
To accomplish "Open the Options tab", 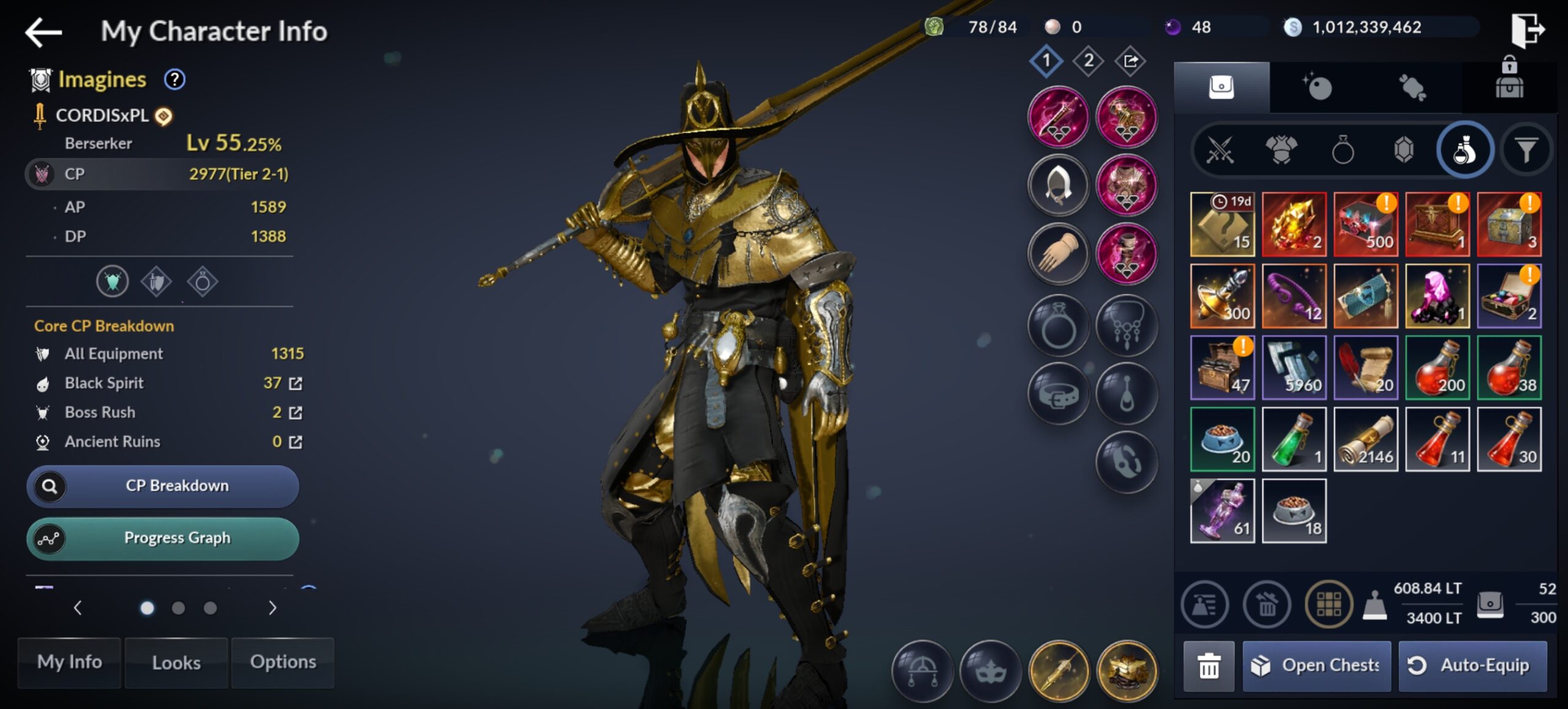I will 283,662.
